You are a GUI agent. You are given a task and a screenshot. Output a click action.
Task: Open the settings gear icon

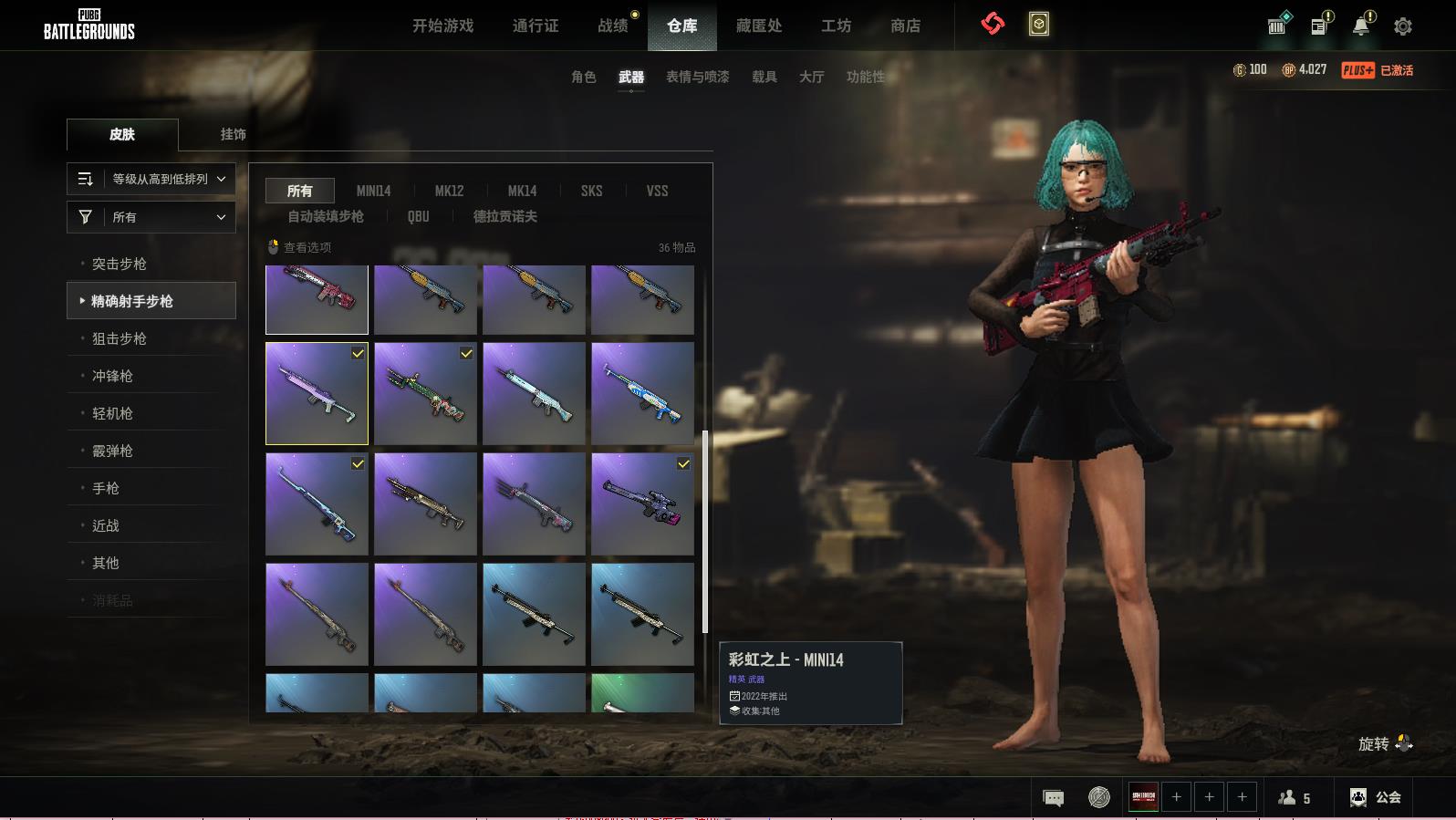tap(1403, 26)
